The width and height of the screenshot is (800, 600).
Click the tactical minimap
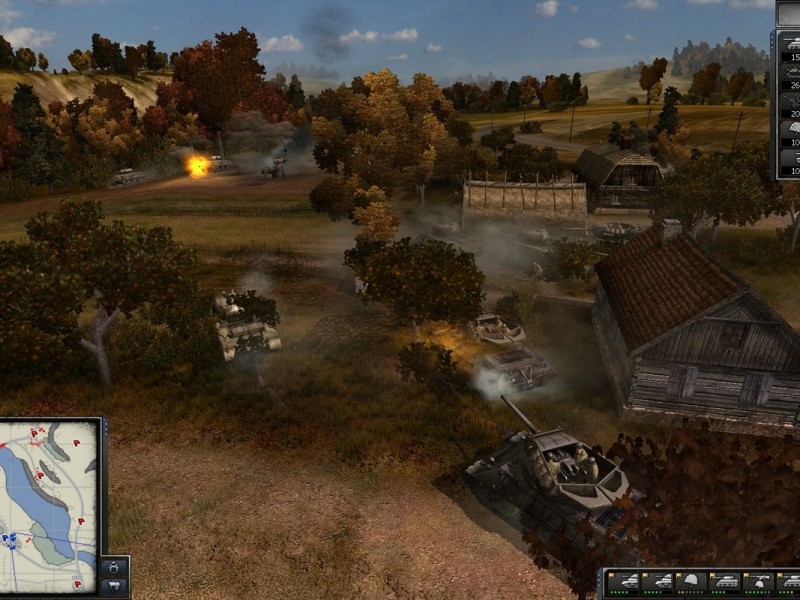coord(48,506)
